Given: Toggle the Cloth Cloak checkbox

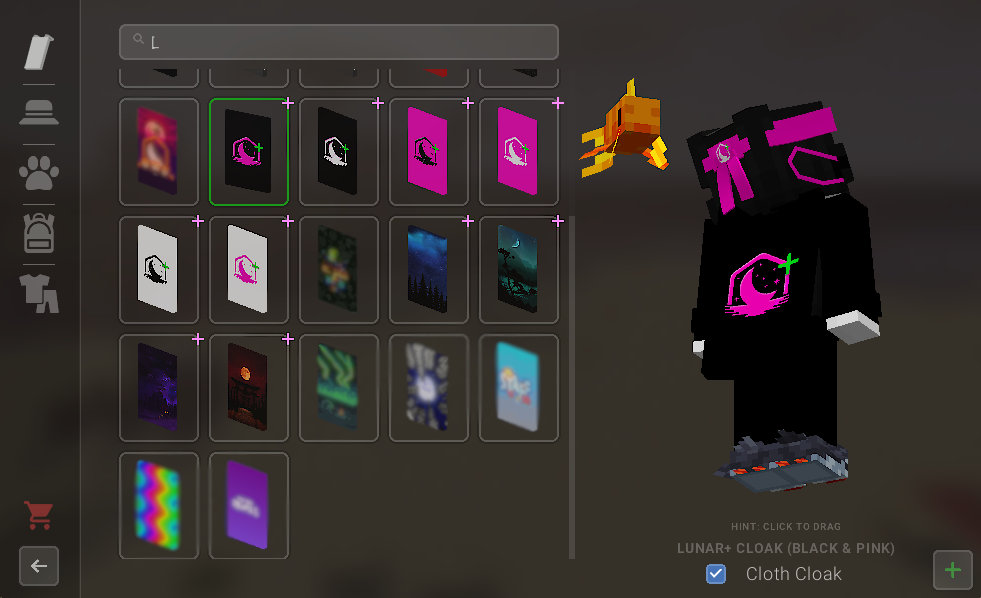Looking at the screenshot, I should pyautogui.click(x=716, y=574).
